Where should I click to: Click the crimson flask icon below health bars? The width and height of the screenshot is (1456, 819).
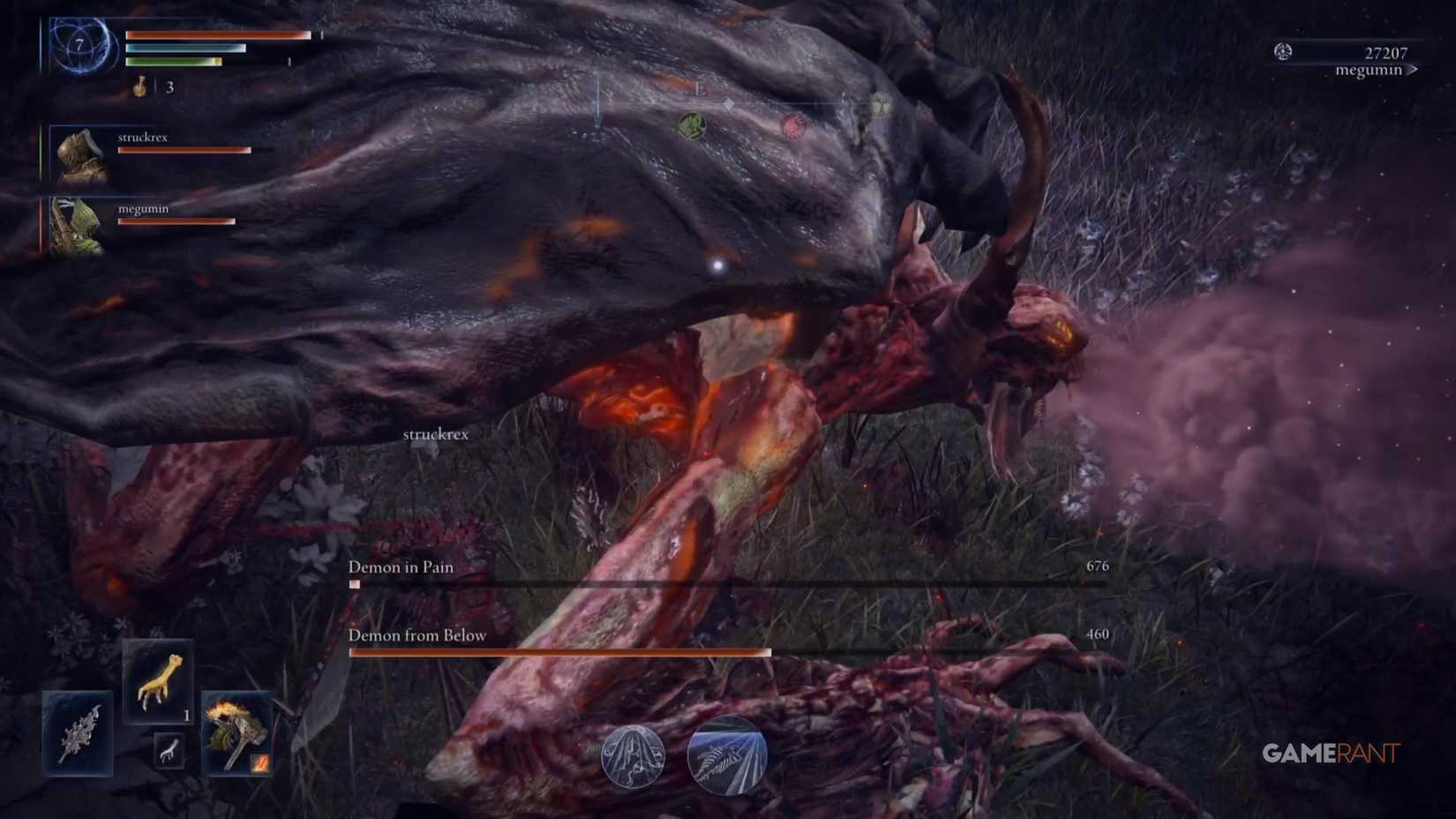point(138,86)
